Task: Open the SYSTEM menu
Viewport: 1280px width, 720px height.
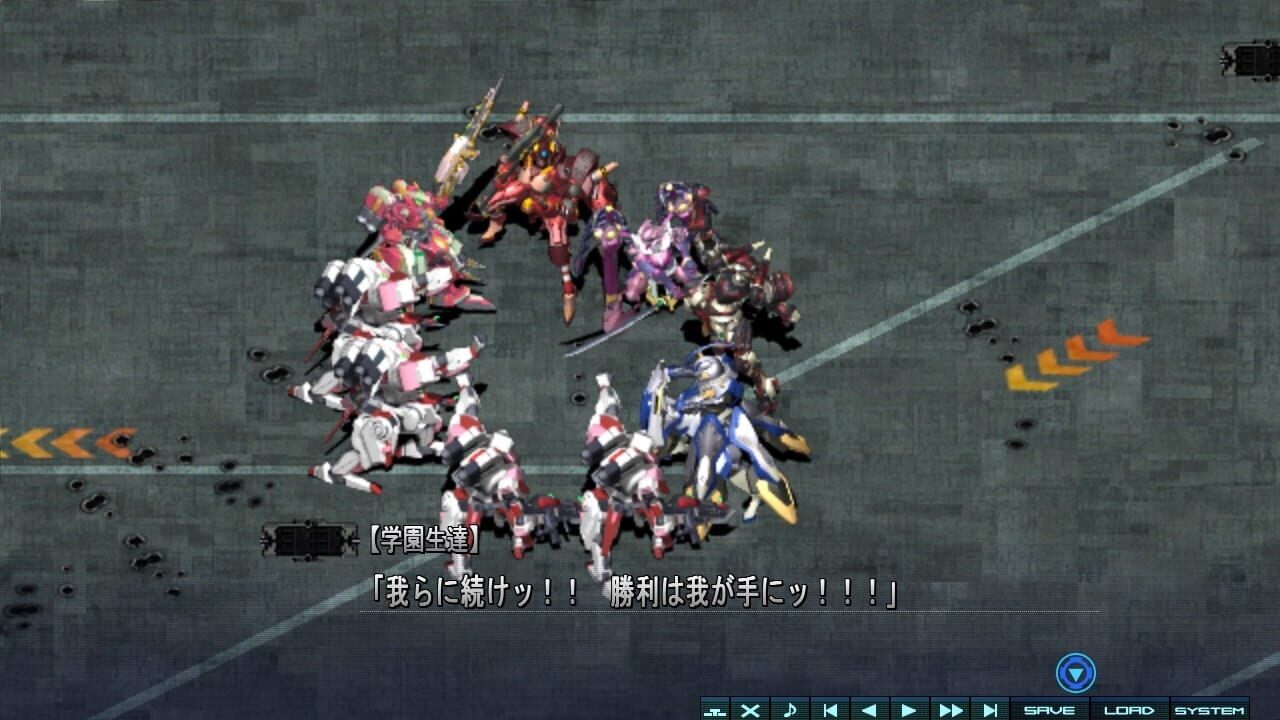Action: pyautogui.click(x=1211, y=709)
